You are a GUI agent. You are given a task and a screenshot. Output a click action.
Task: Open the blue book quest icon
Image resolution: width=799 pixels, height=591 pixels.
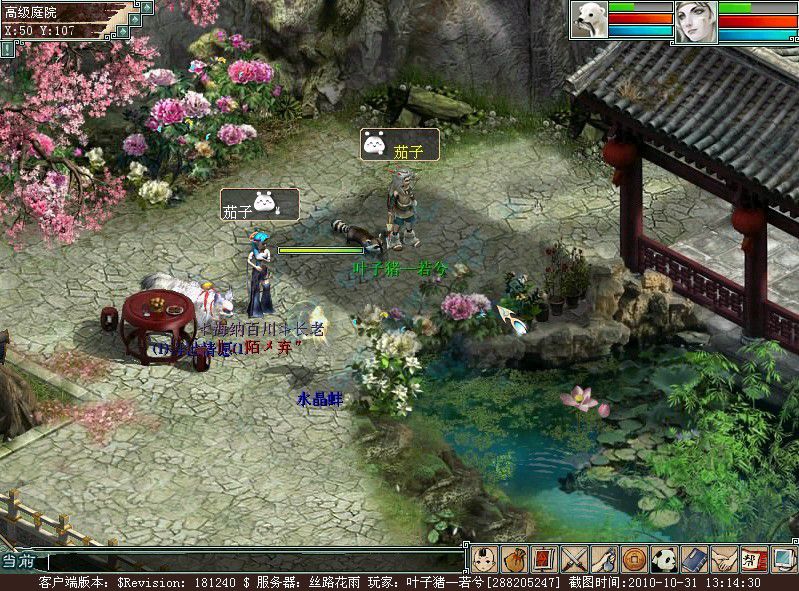click(x=694, y=559)
